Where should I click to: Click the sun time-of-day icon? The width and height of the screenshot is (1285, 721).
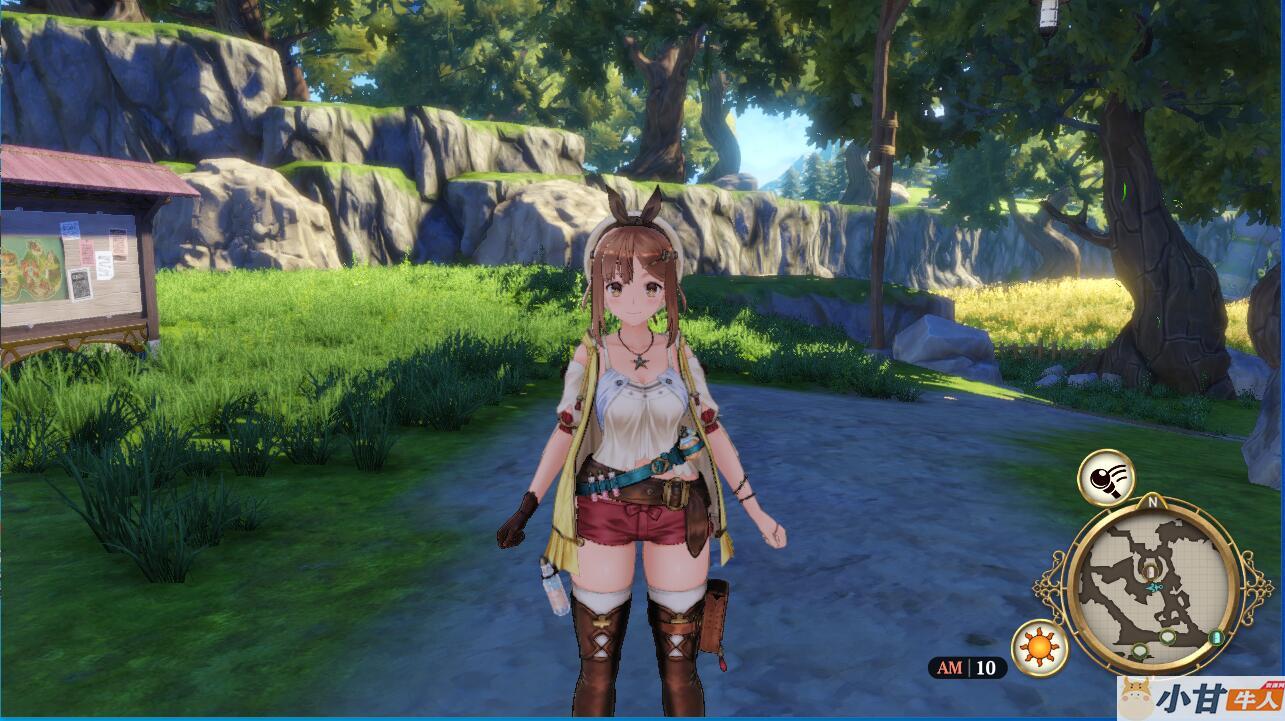[x=1040, y=647]
